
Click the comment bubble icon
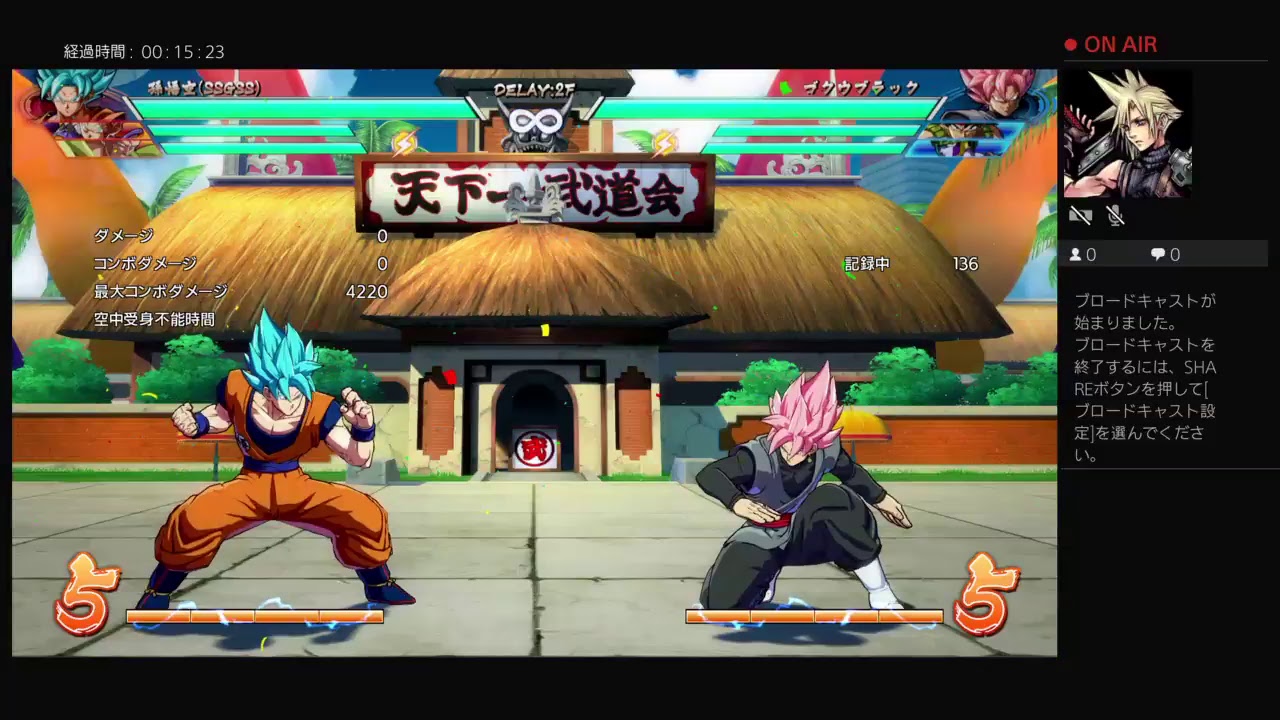[x=1157, y=255]
